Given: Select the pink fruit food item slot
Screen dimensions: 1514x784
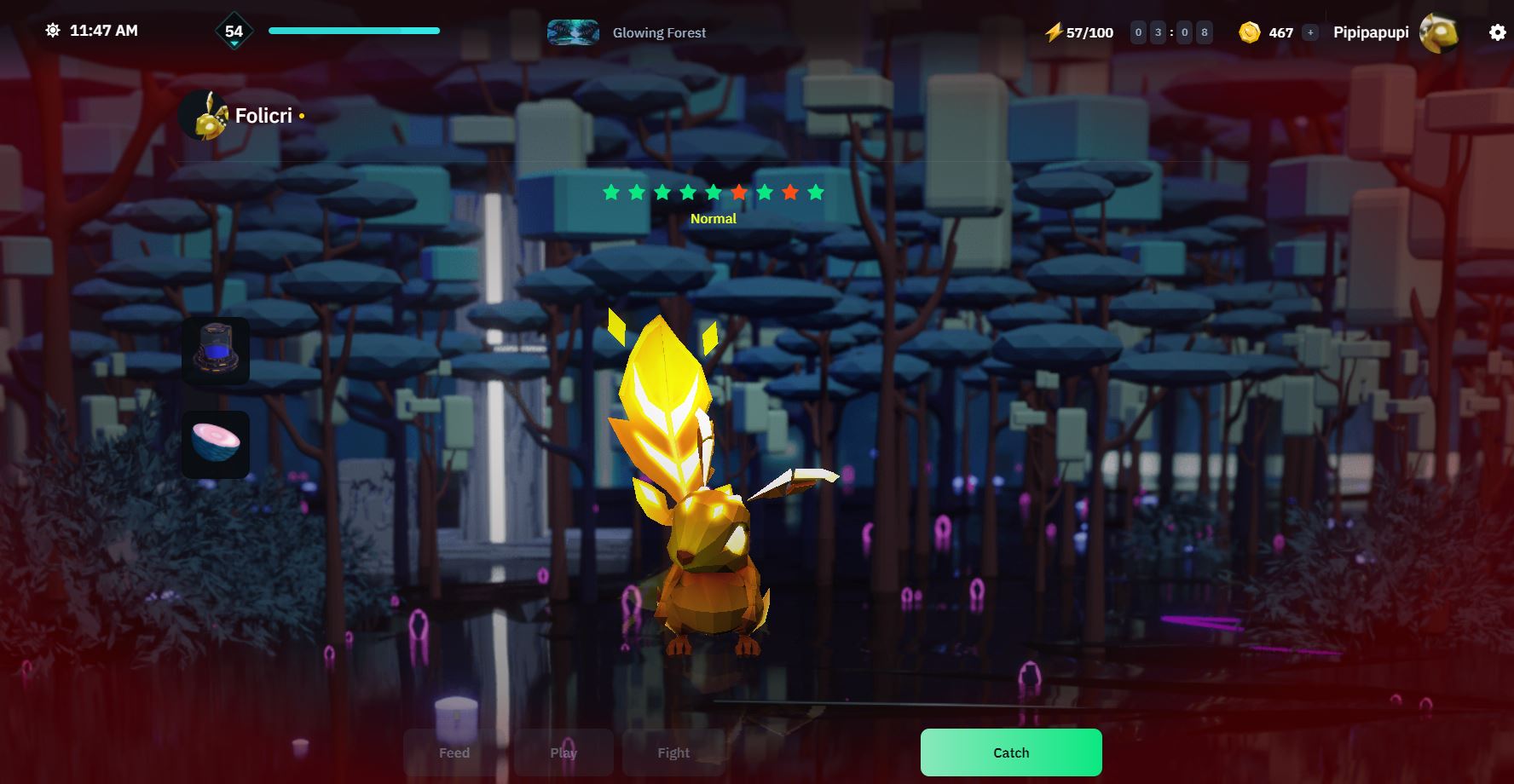Looking at the screenshot, I should [x=216, y=445].
